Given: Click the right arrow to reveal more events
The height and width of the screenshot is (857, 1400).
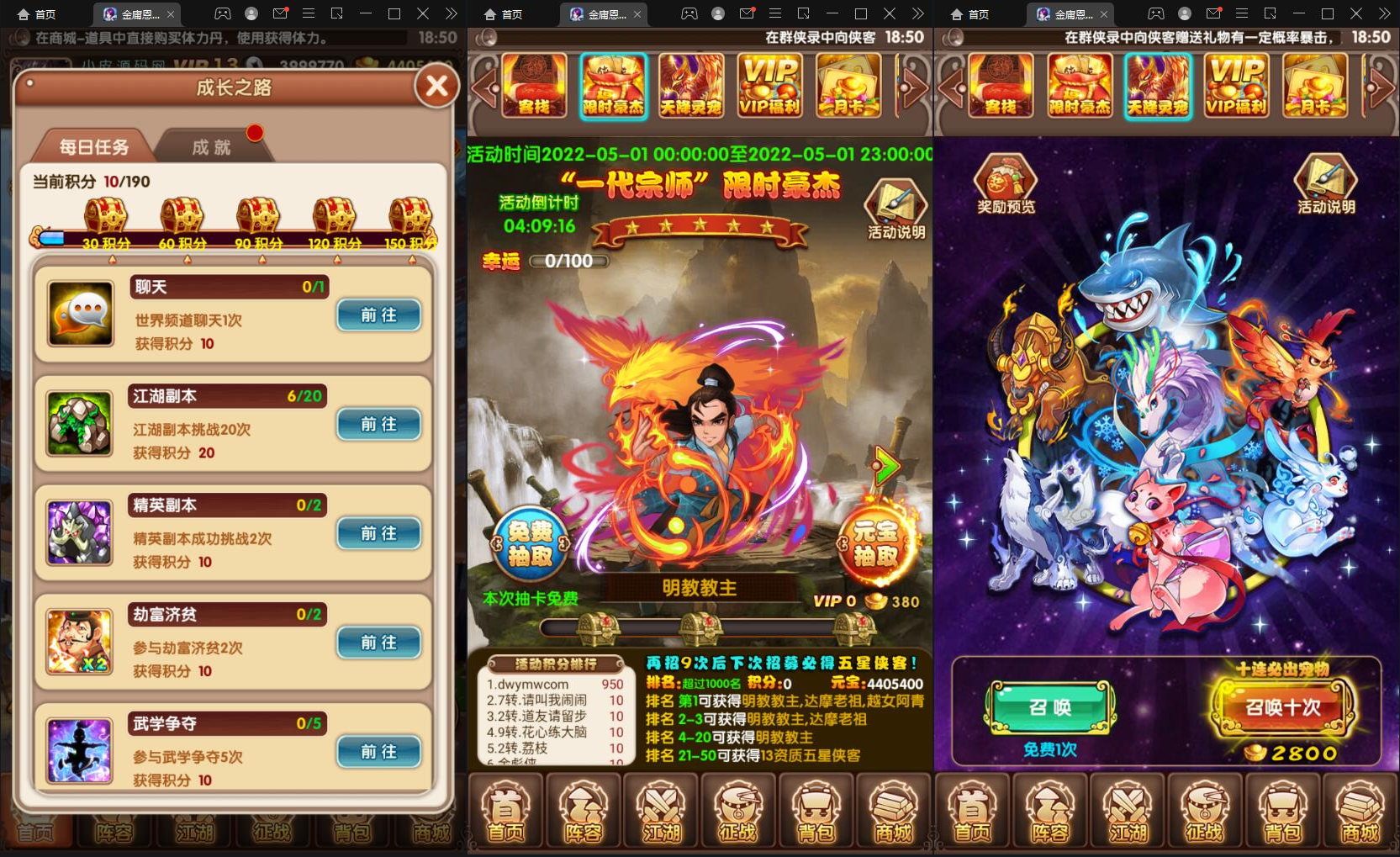Looking at the screenshot, I should pos(915,90).
